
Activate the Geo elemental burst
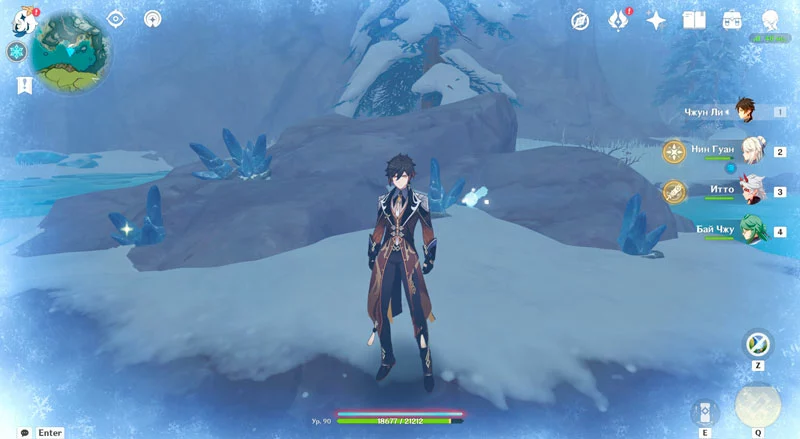[757, 404]
